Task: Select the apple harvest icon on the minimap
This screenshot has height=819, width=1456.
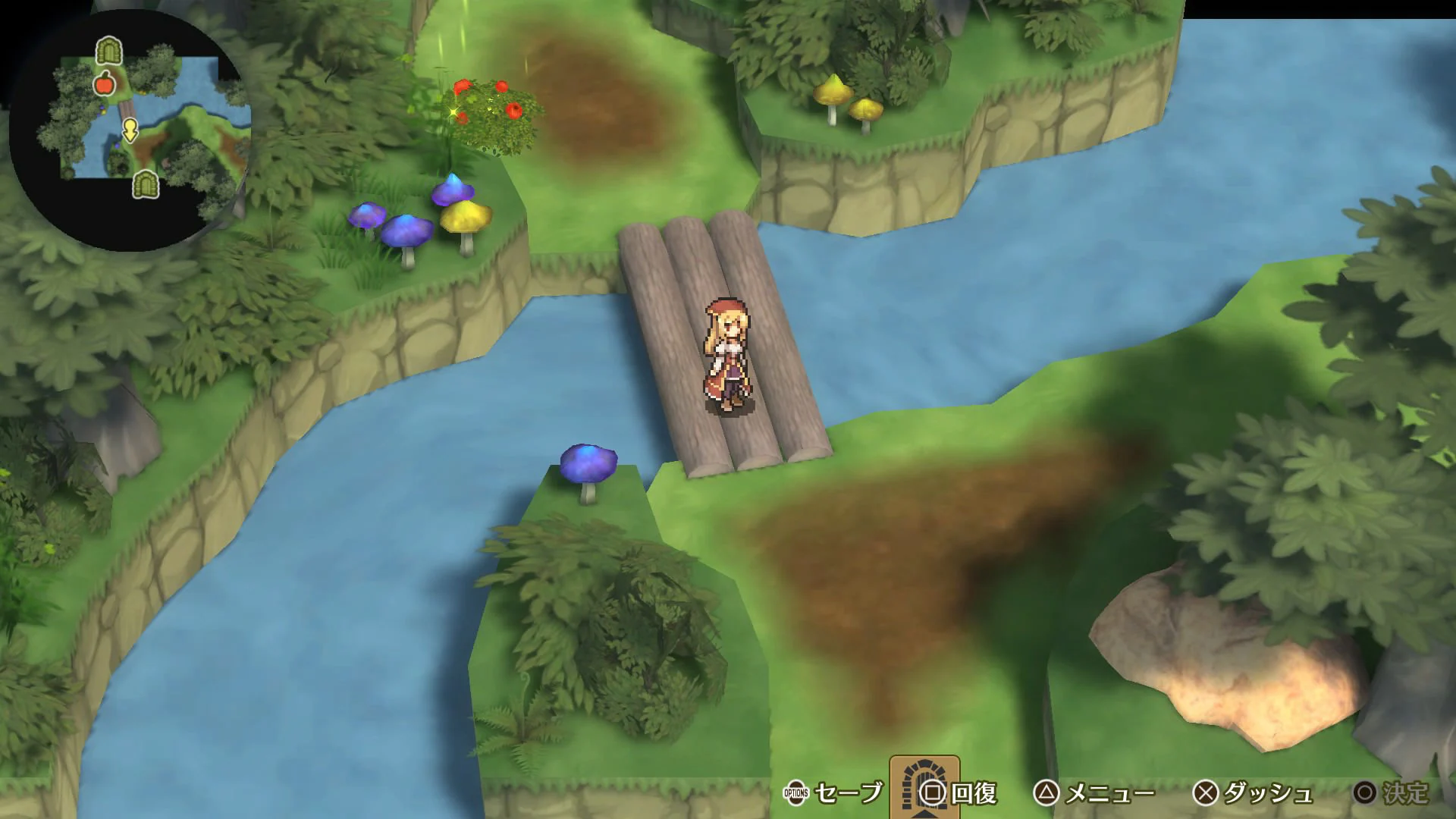Action: pos(105,84)
